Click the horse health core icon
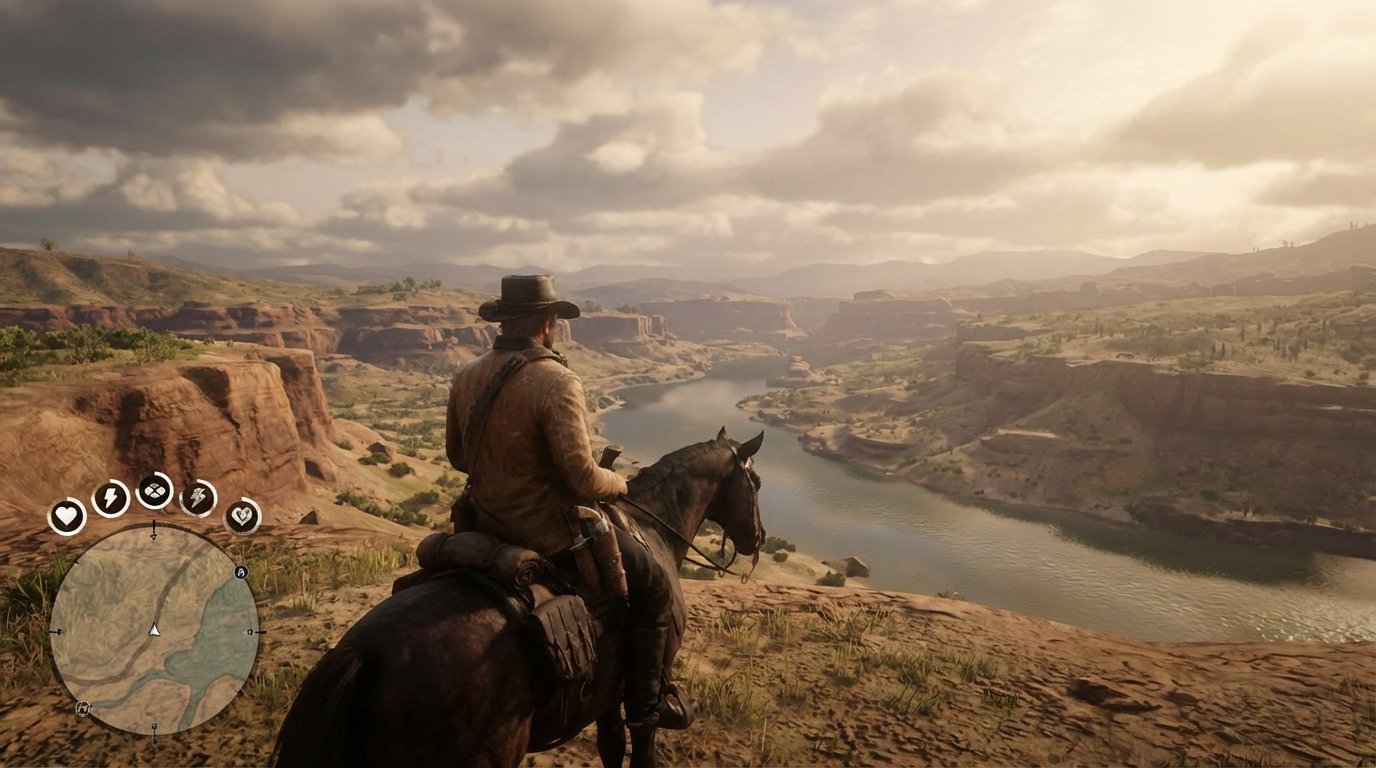 242,516
